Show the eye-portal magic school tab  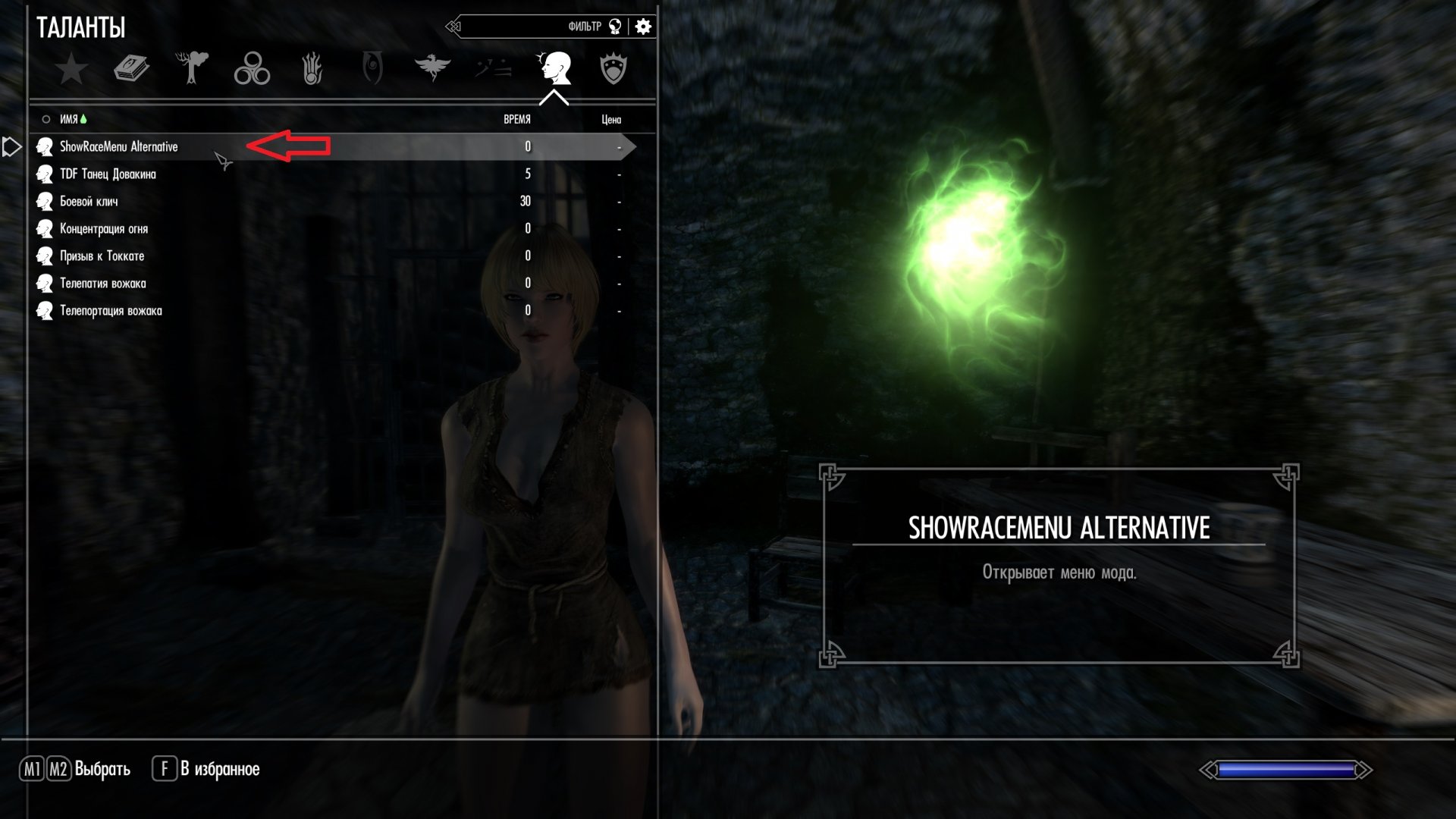372,68
